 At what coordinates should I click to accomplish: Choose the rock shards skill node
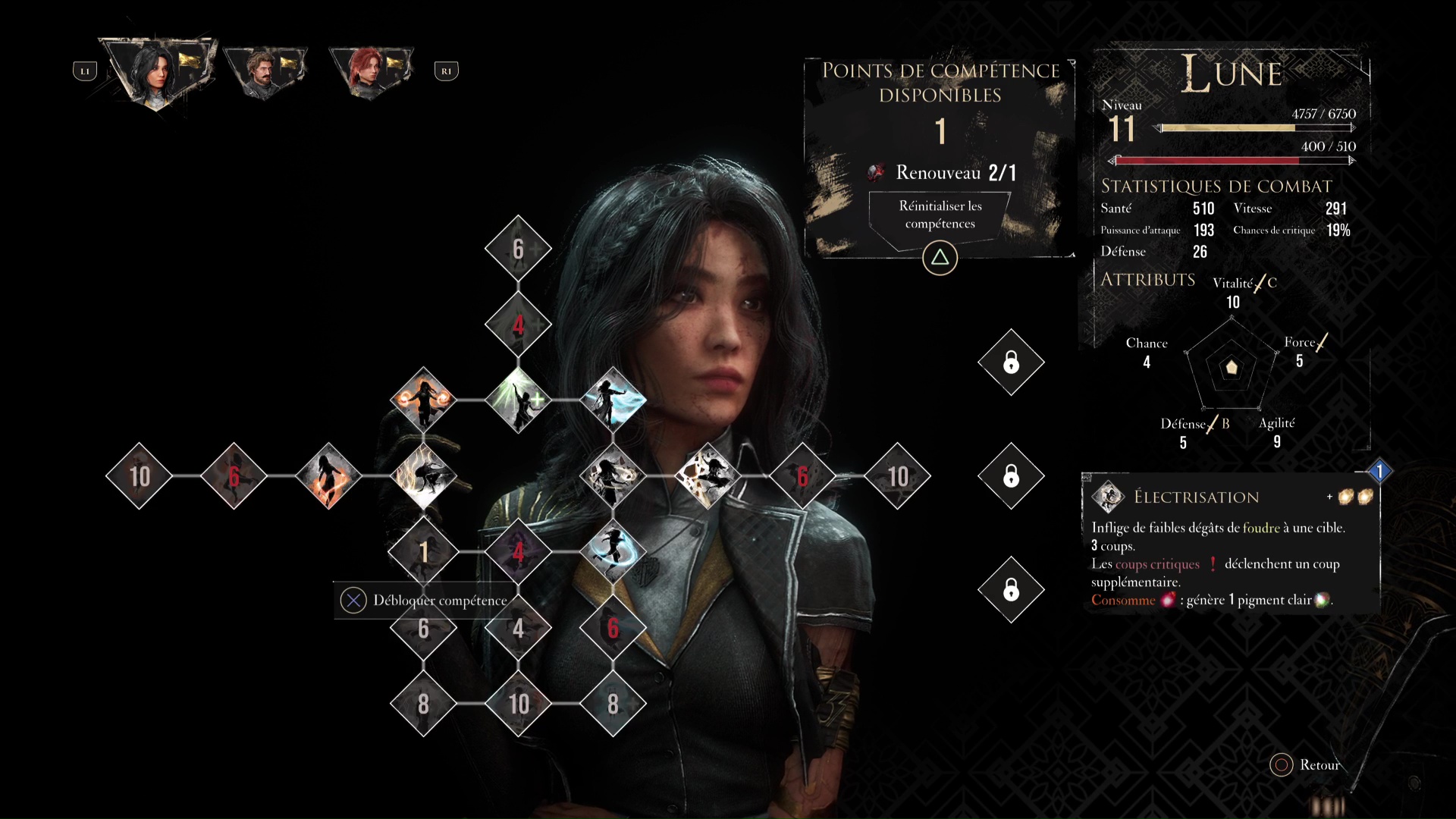point(708,476)
